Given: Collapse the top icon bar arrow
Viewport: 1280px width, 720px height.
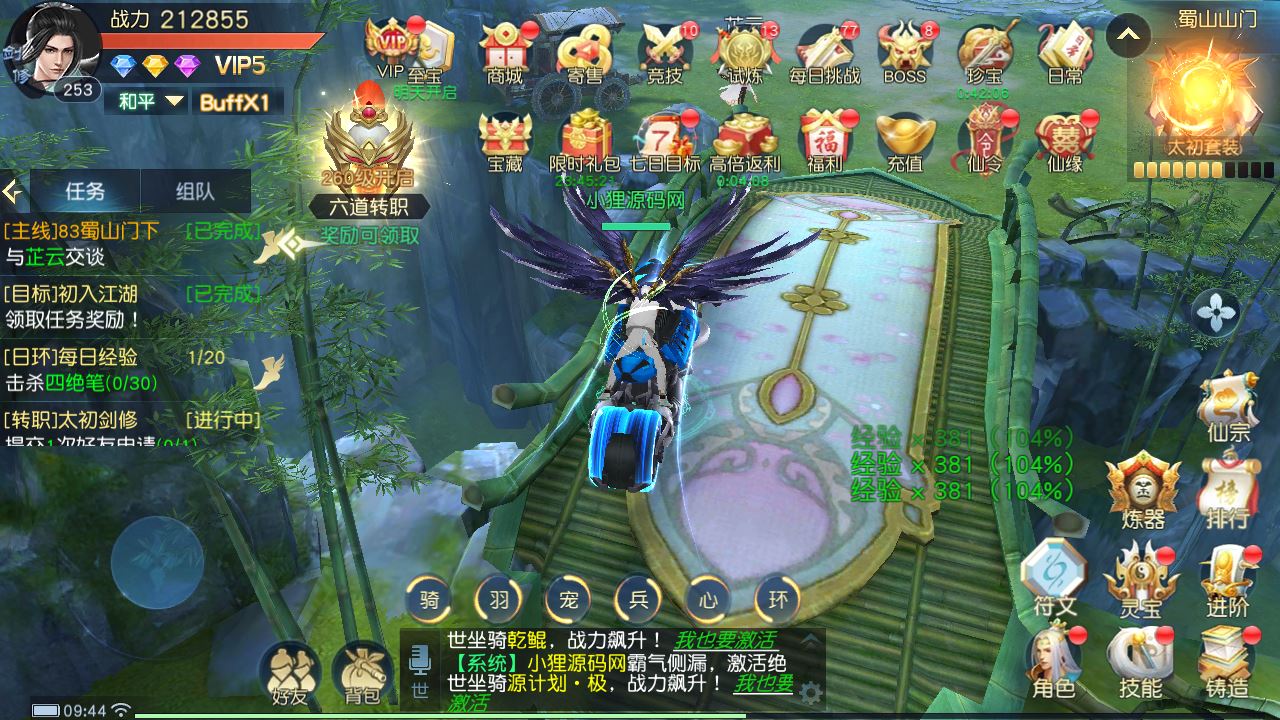Looking at the screenshot, I should tap(1128, 37).
